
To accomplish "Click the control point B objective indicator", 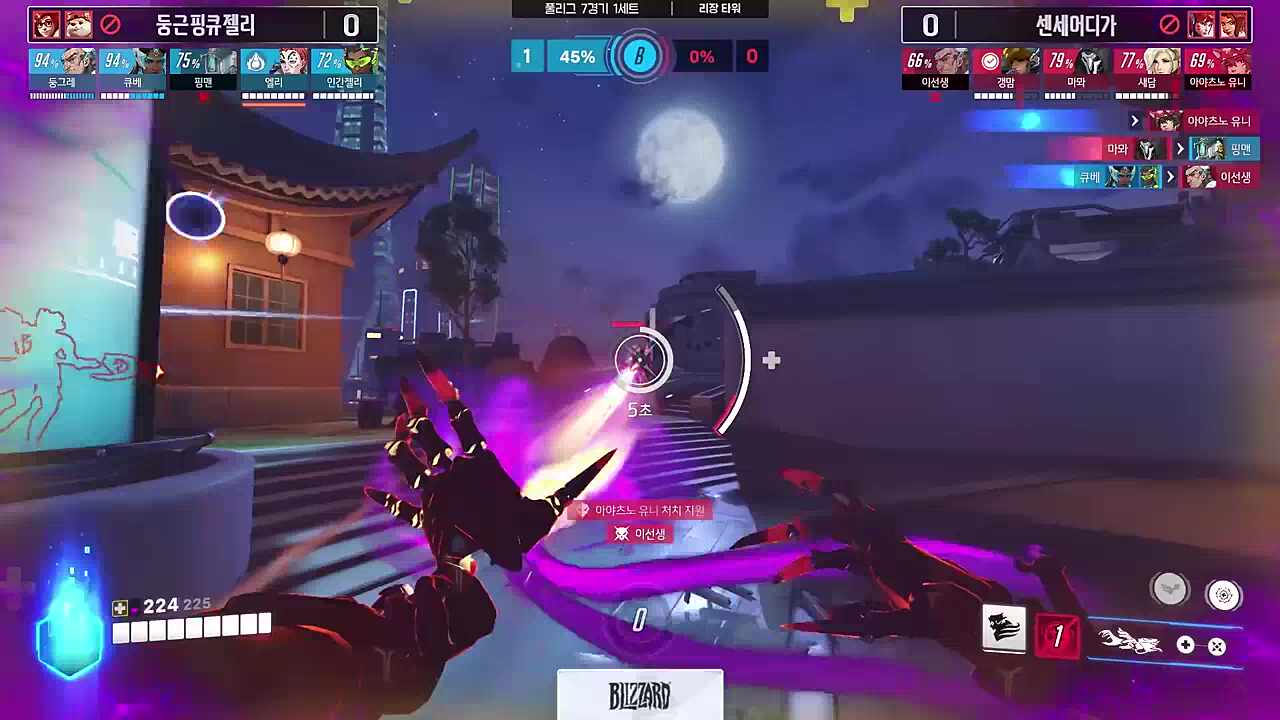I will click(x=639, y=56).
